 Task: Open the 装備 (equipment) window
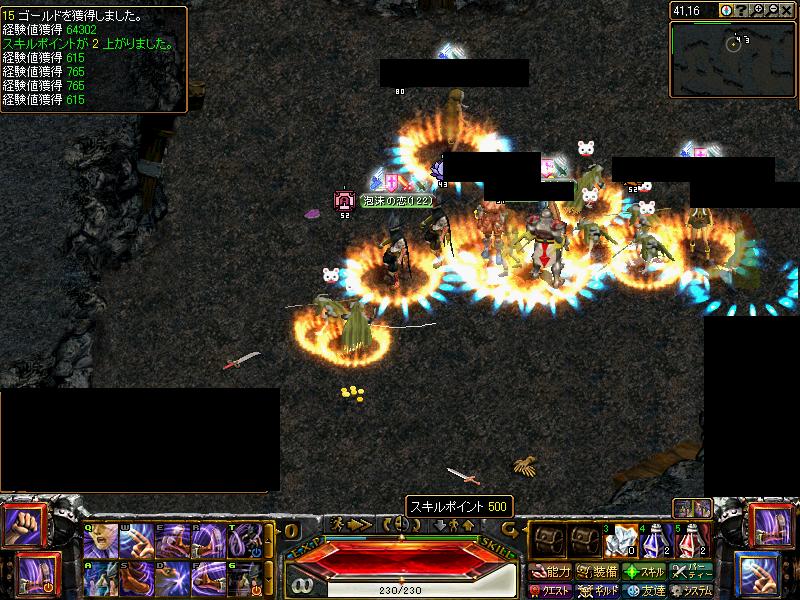(x=597, y=572)
